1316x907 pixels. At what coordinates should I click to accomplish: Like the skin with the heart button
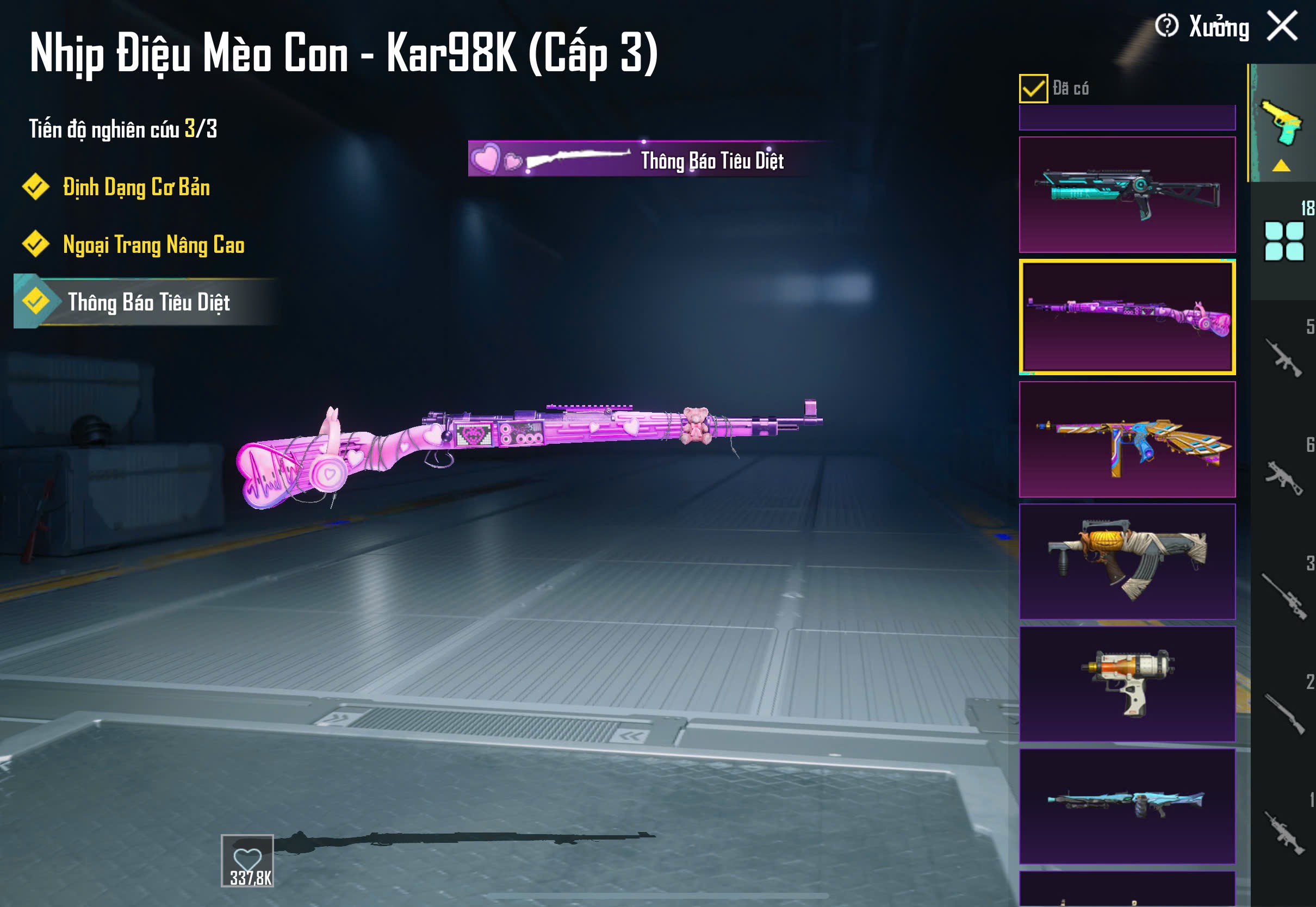[248, 861]
